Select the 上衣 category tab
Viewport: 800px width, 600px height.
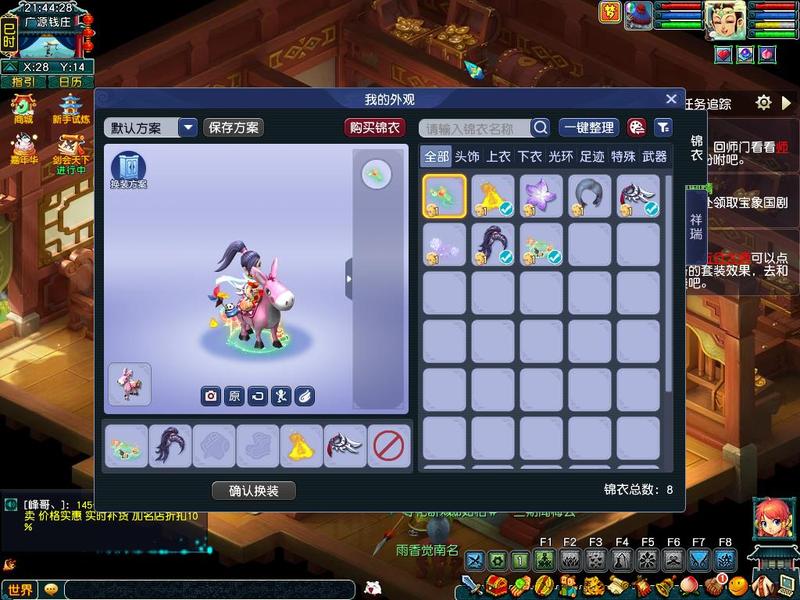[x=498, y=156]
